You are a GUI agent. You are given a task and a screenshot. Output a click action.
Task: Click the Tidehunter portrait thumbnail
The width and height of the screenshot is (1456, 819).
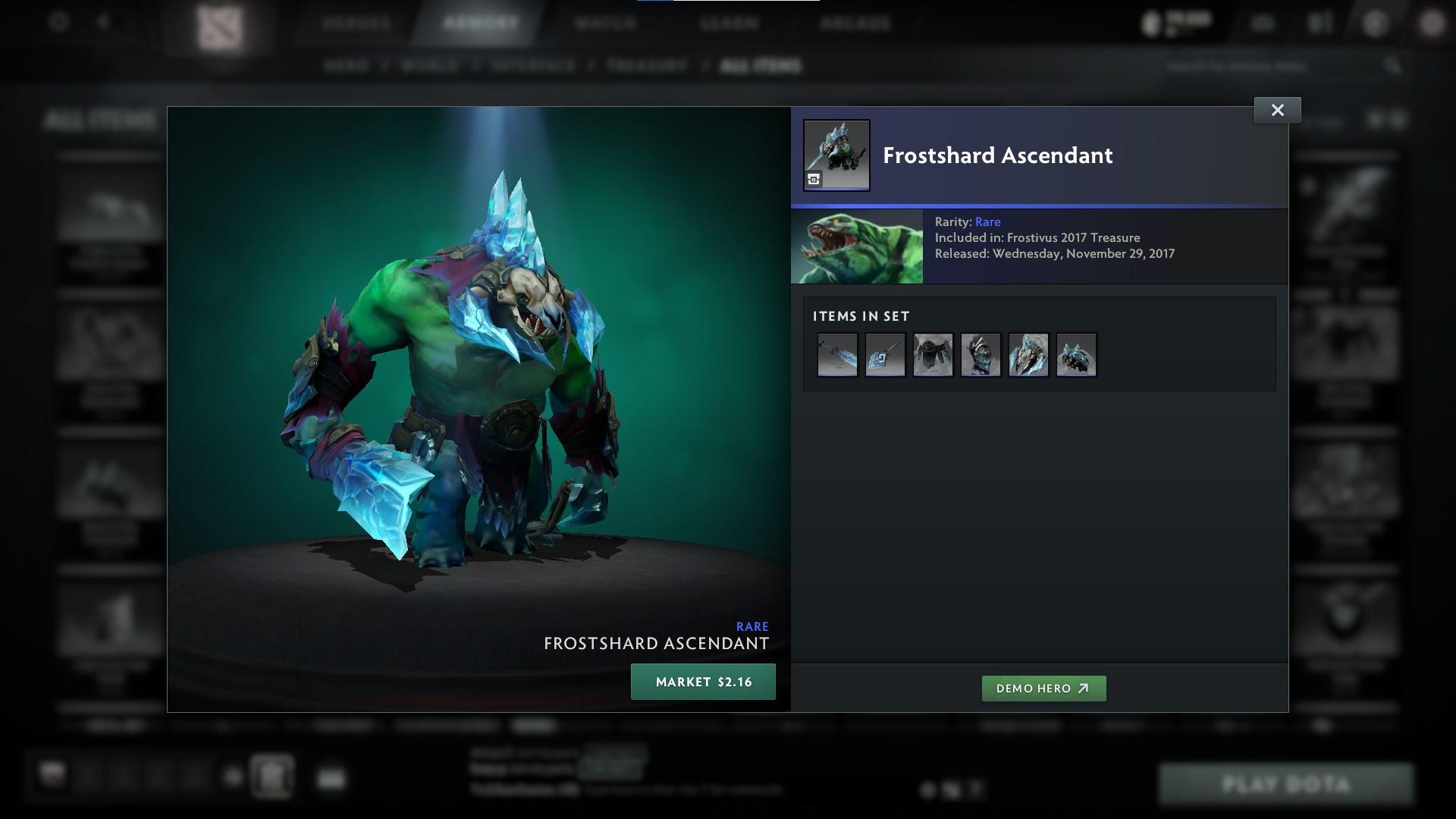click(x=857, y=246)
